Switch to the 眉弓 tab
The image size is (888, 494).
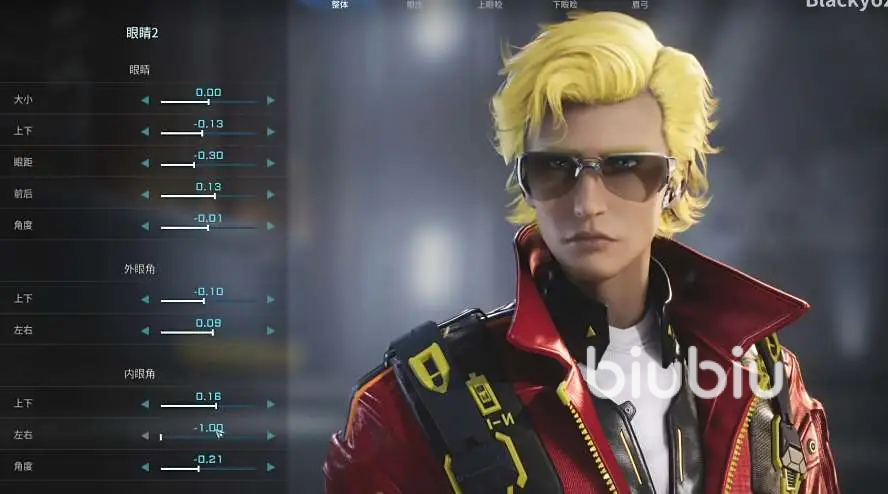point(640,5)
